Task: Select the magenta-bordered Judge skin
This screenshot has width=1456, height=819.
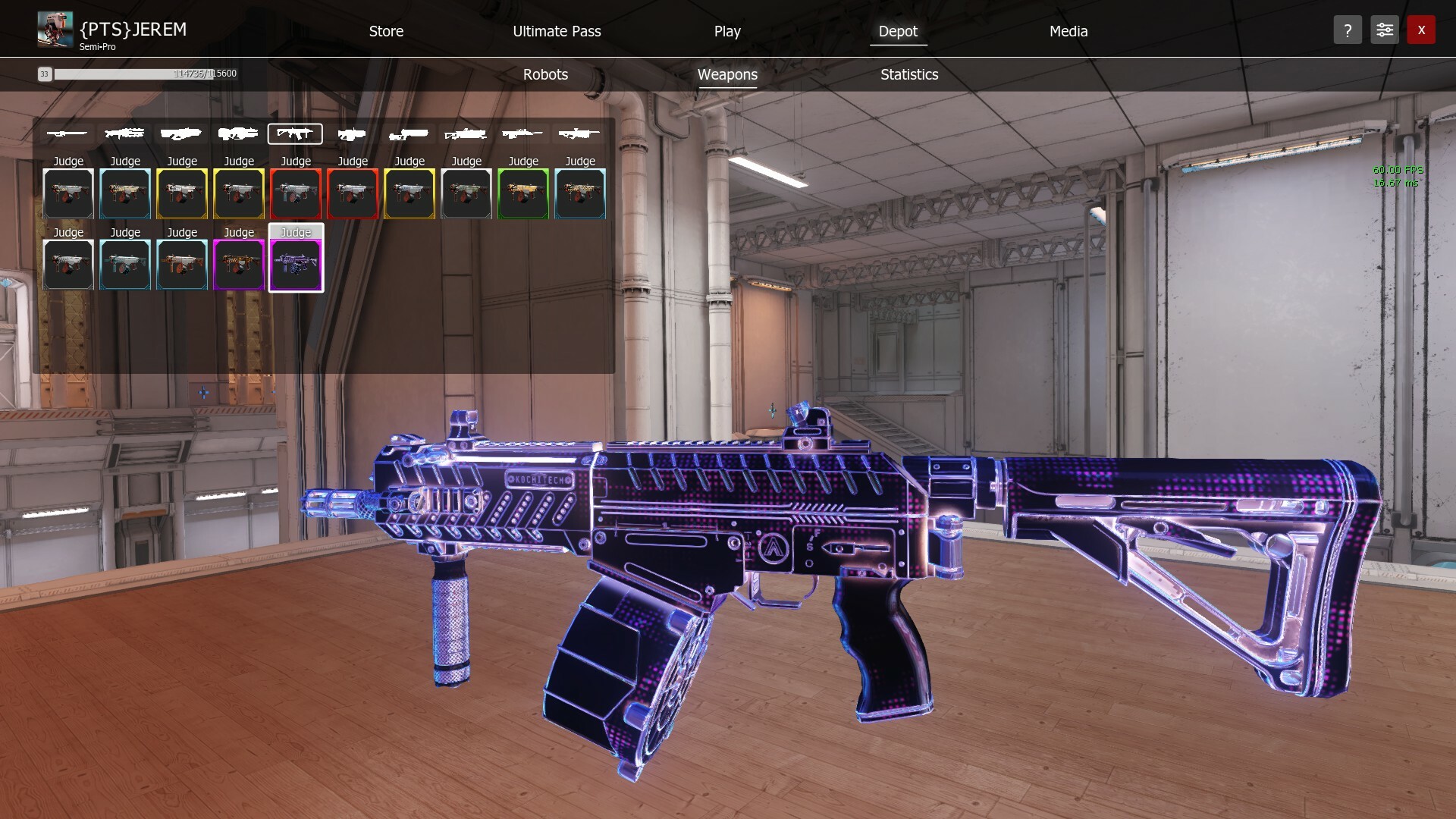Action: tap(239, 264)
